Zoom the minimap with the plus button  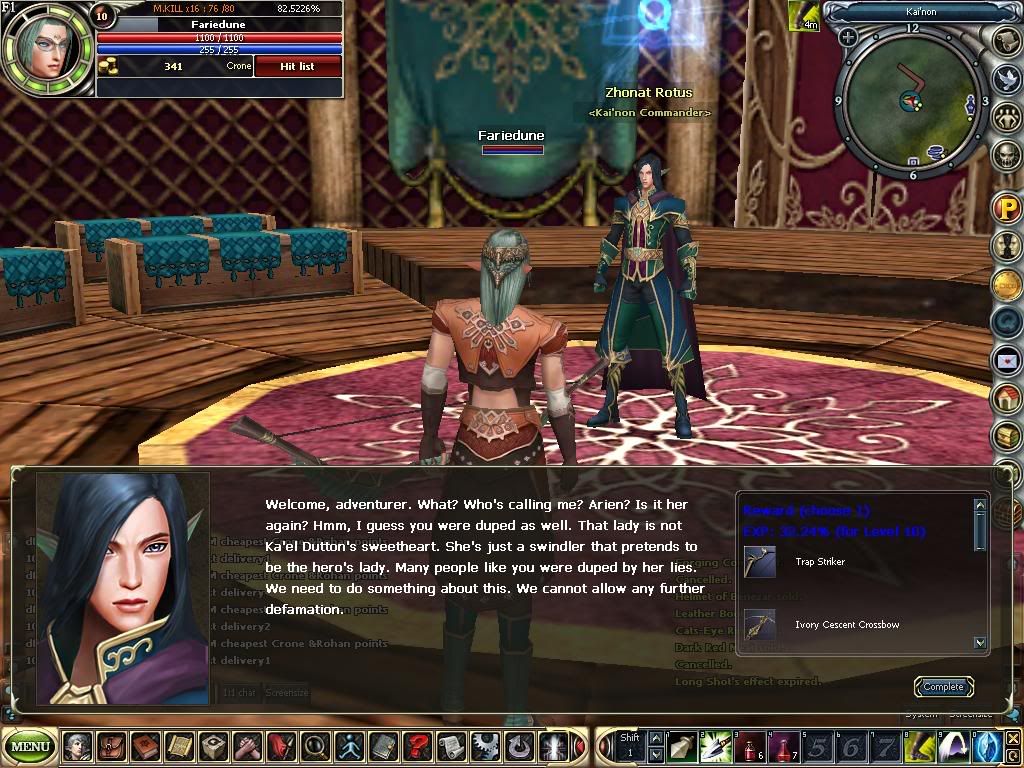(848, 38)
